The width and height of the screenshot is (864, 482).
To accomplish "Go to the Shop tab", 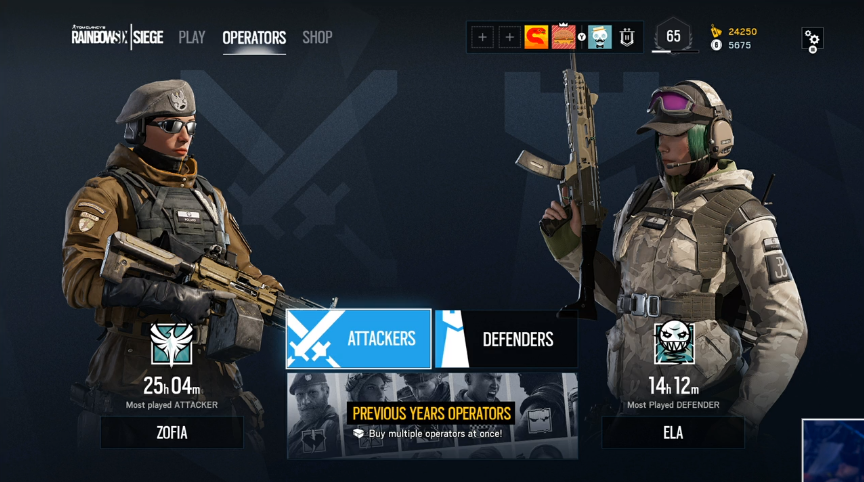I will point(317,38).
